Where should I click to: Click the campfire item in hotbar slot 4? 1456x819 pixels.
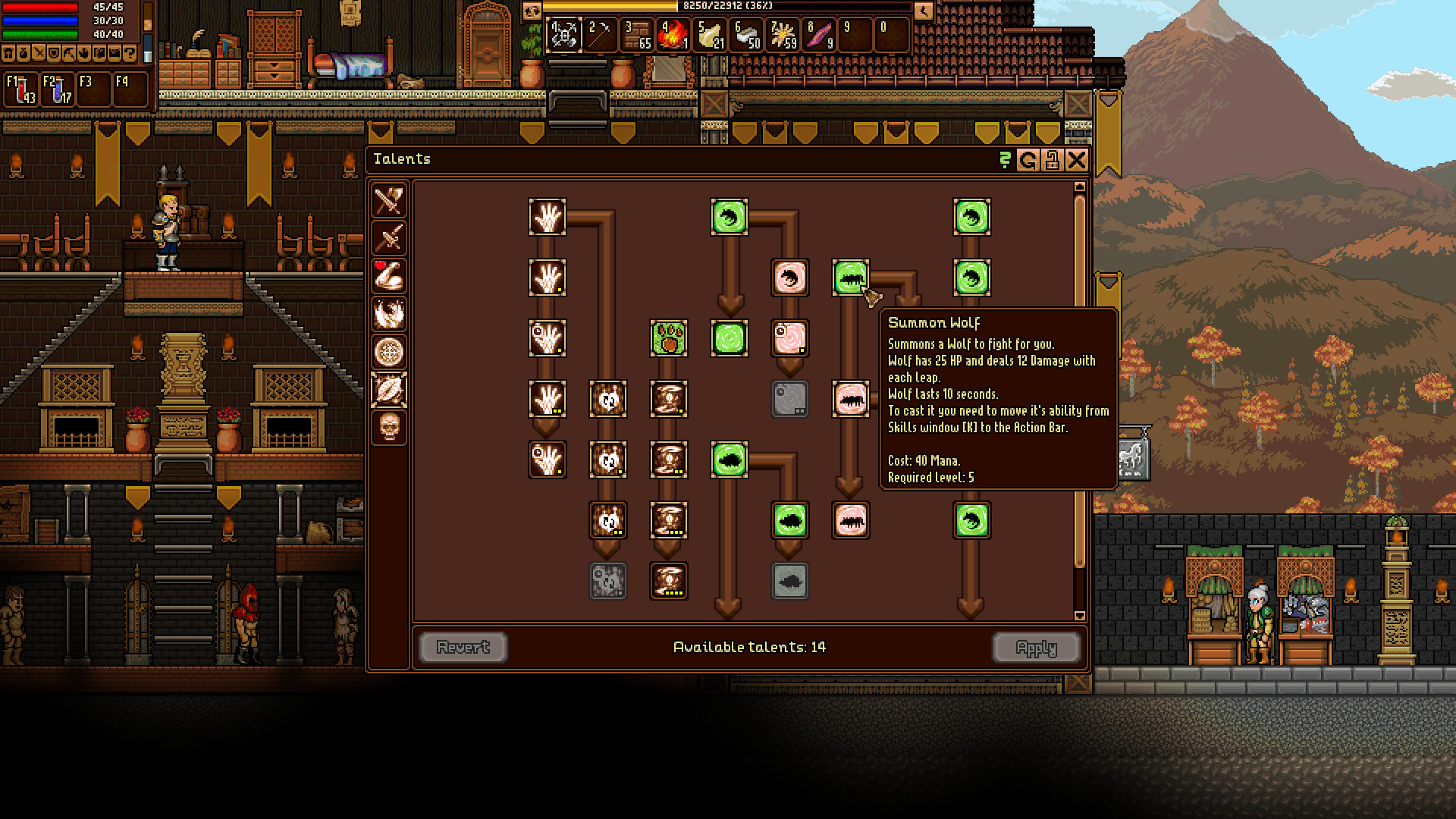pyautogui.click(x=672, y=34)
